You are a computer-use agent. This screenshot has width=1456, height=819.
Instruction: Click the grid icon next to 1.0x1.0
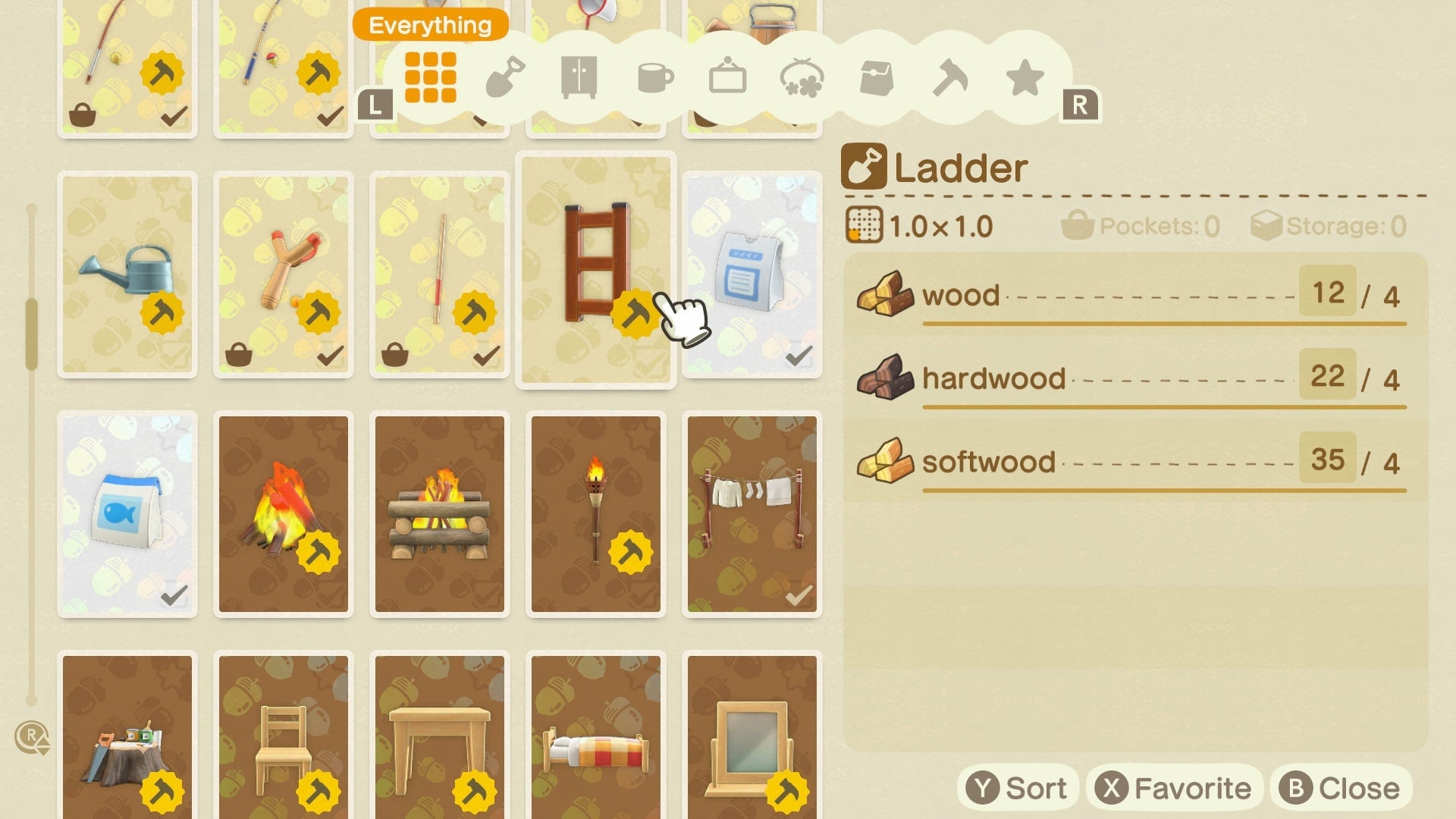(x=863, y=224)
